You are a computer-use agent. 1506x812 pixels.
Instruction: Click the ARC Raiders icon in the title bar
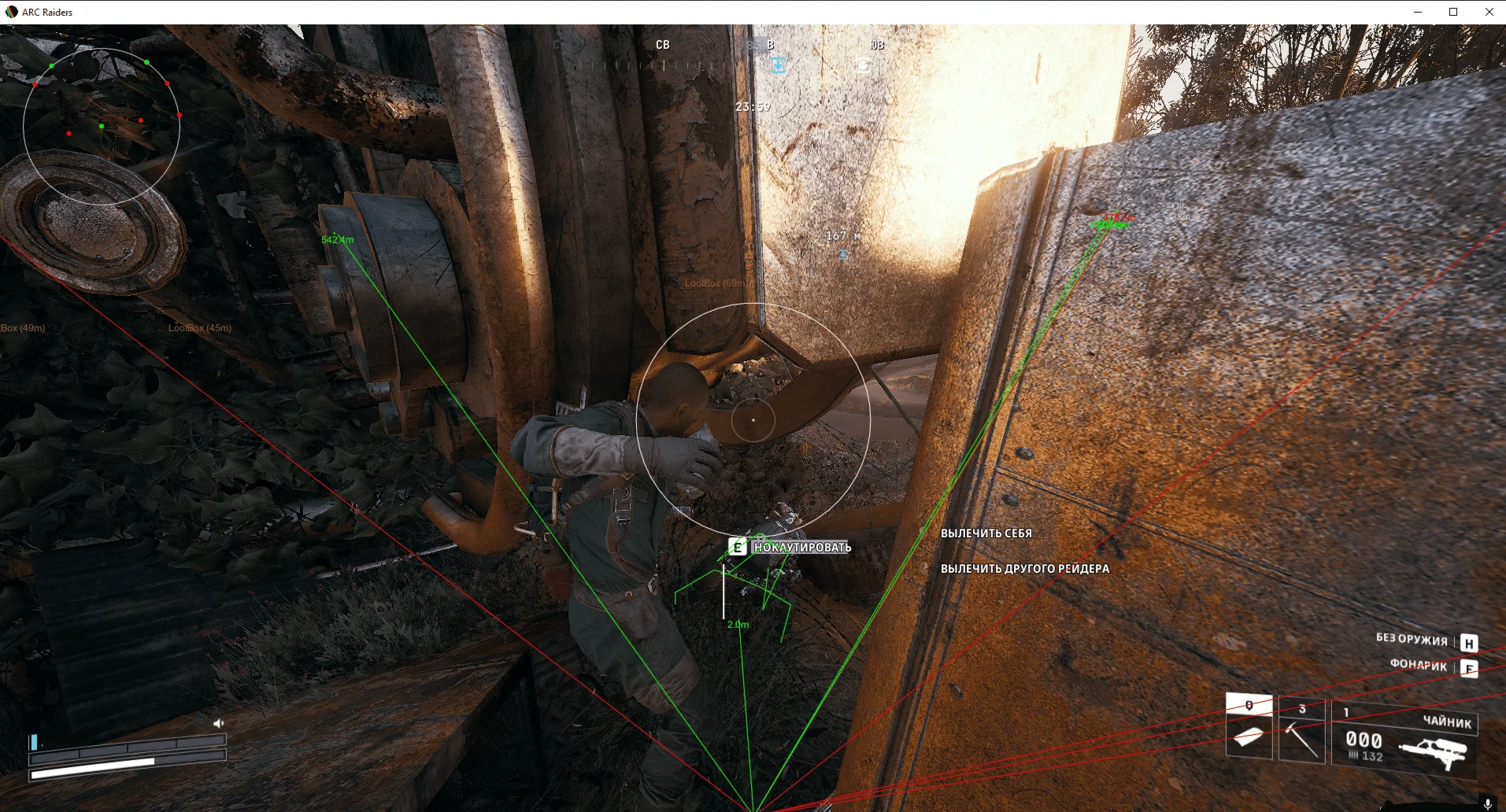9,12
